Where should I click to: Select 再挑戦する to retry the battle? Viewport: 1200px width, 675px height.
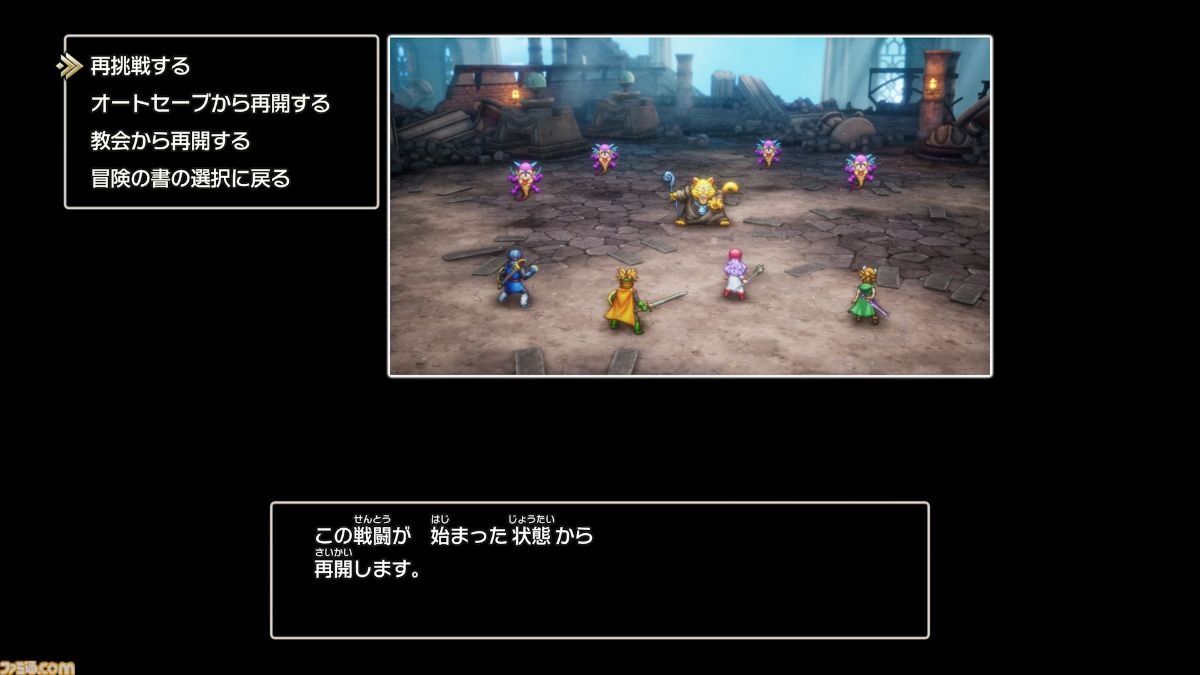tap(140, 66)
